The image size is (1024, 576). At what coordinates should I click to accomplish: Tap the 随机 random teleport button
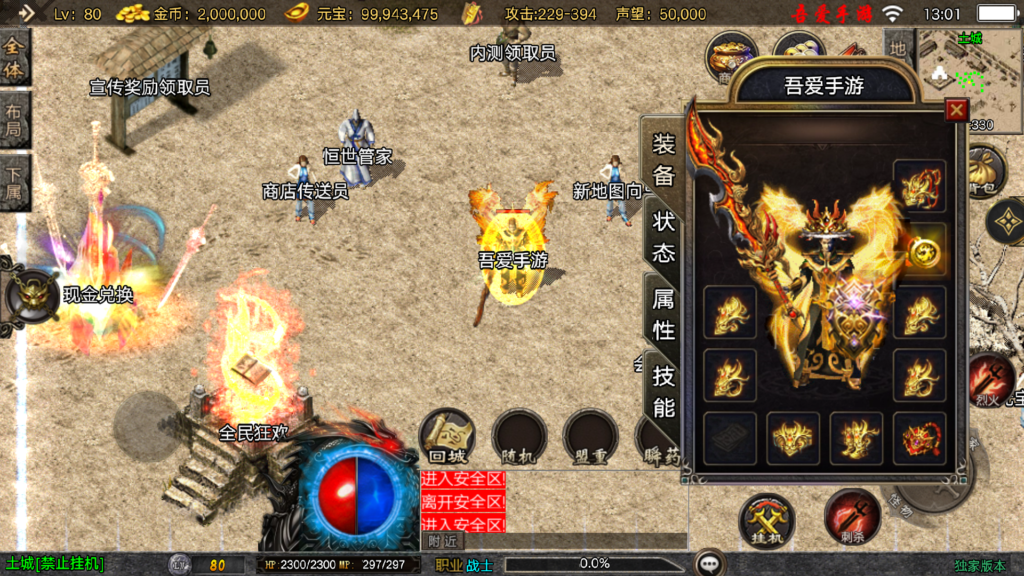pyautogui.click(x=519, y=437)
